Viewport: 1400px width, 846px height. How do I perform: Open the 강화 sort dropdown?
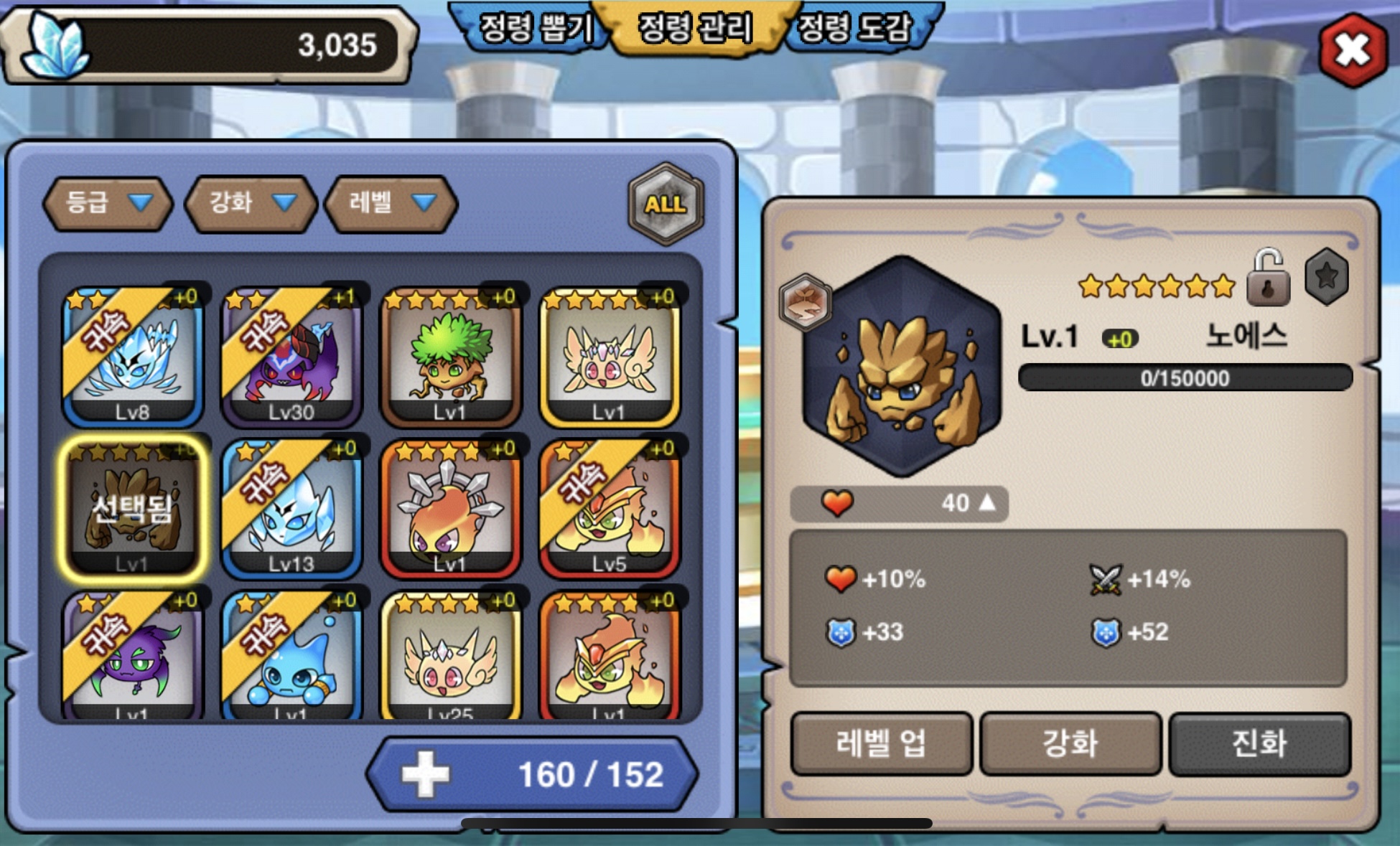[x=251, y=203]
